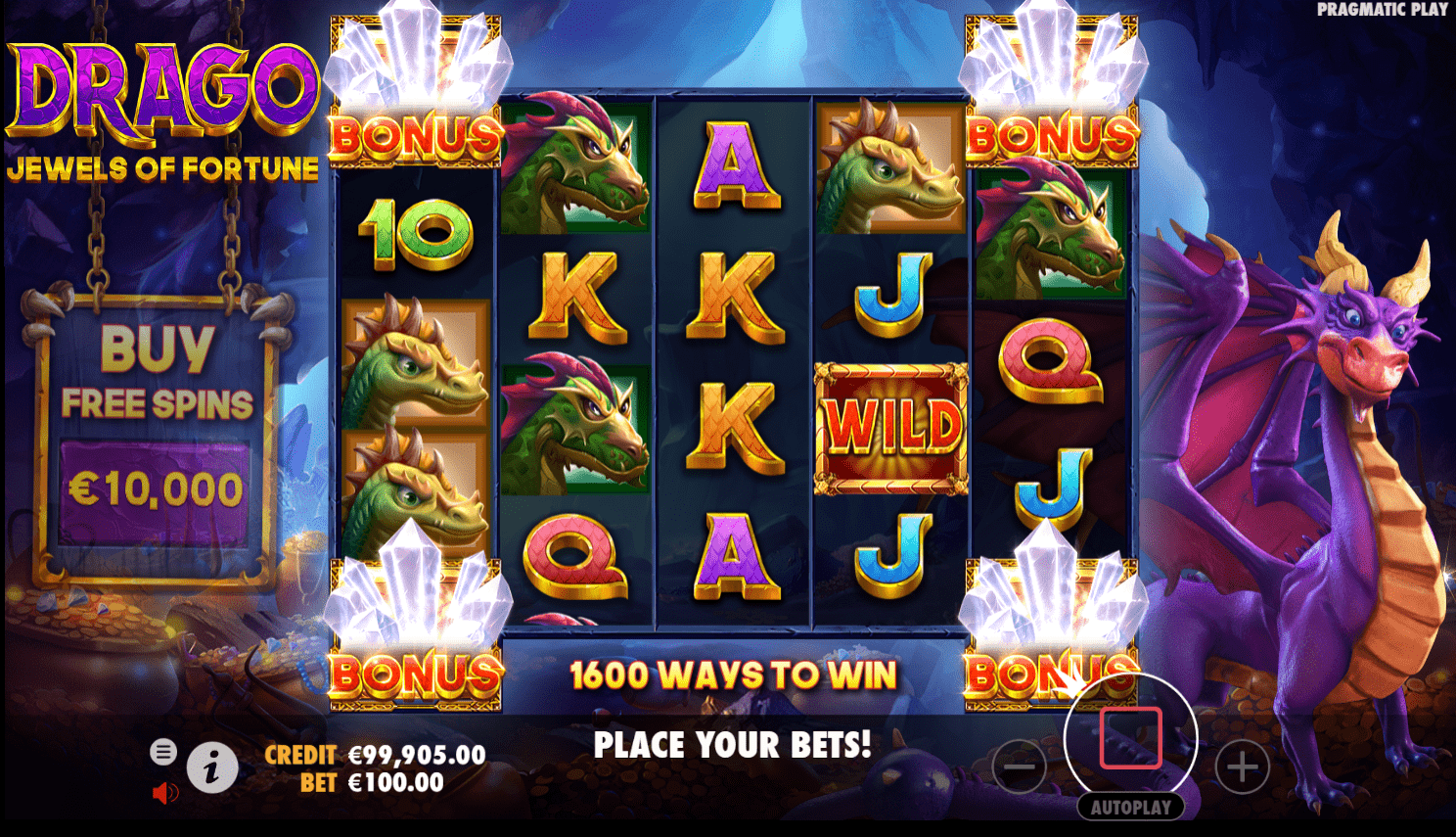The image size is (1456, 837).
Task: Show the game info paytable
Action: tap(211, 767)
